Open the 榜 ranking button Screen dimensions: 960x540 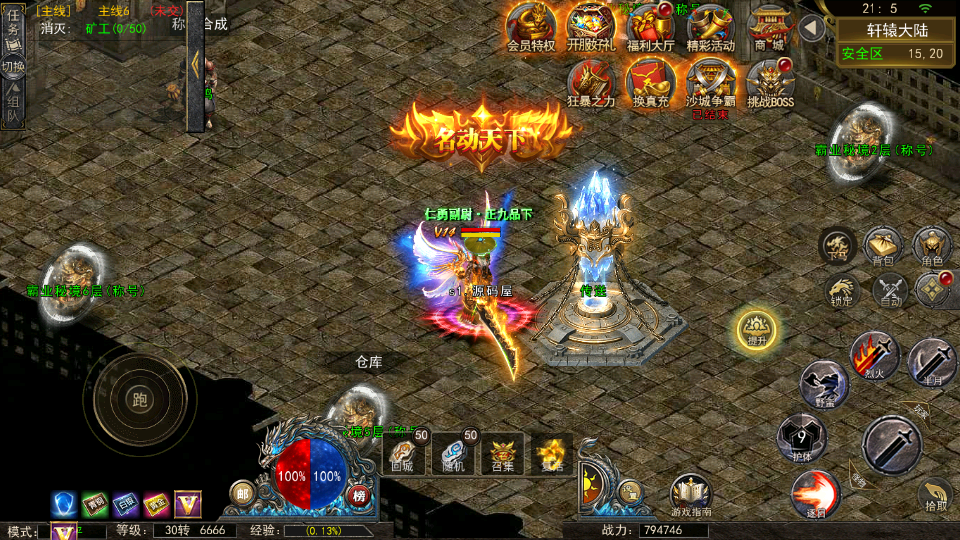358,493
